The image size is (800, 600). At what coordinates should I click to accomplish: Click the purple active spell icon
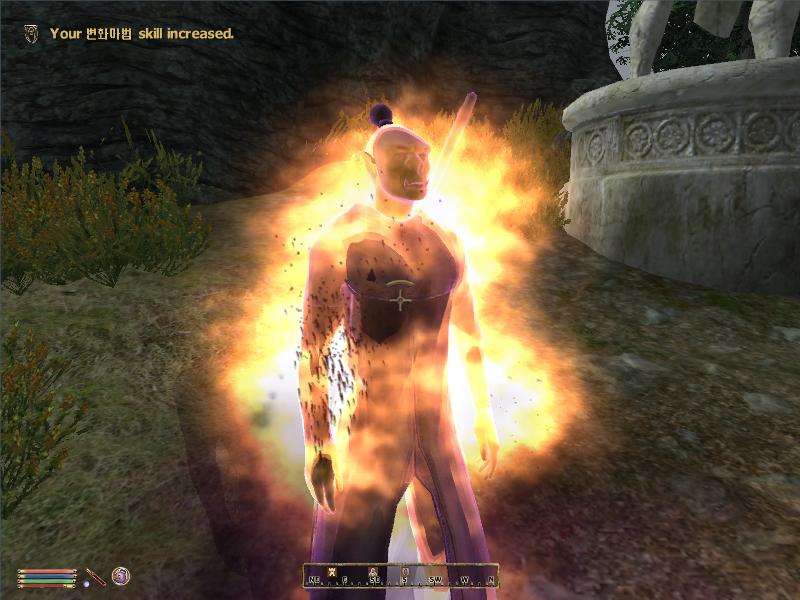coord(120,575)
